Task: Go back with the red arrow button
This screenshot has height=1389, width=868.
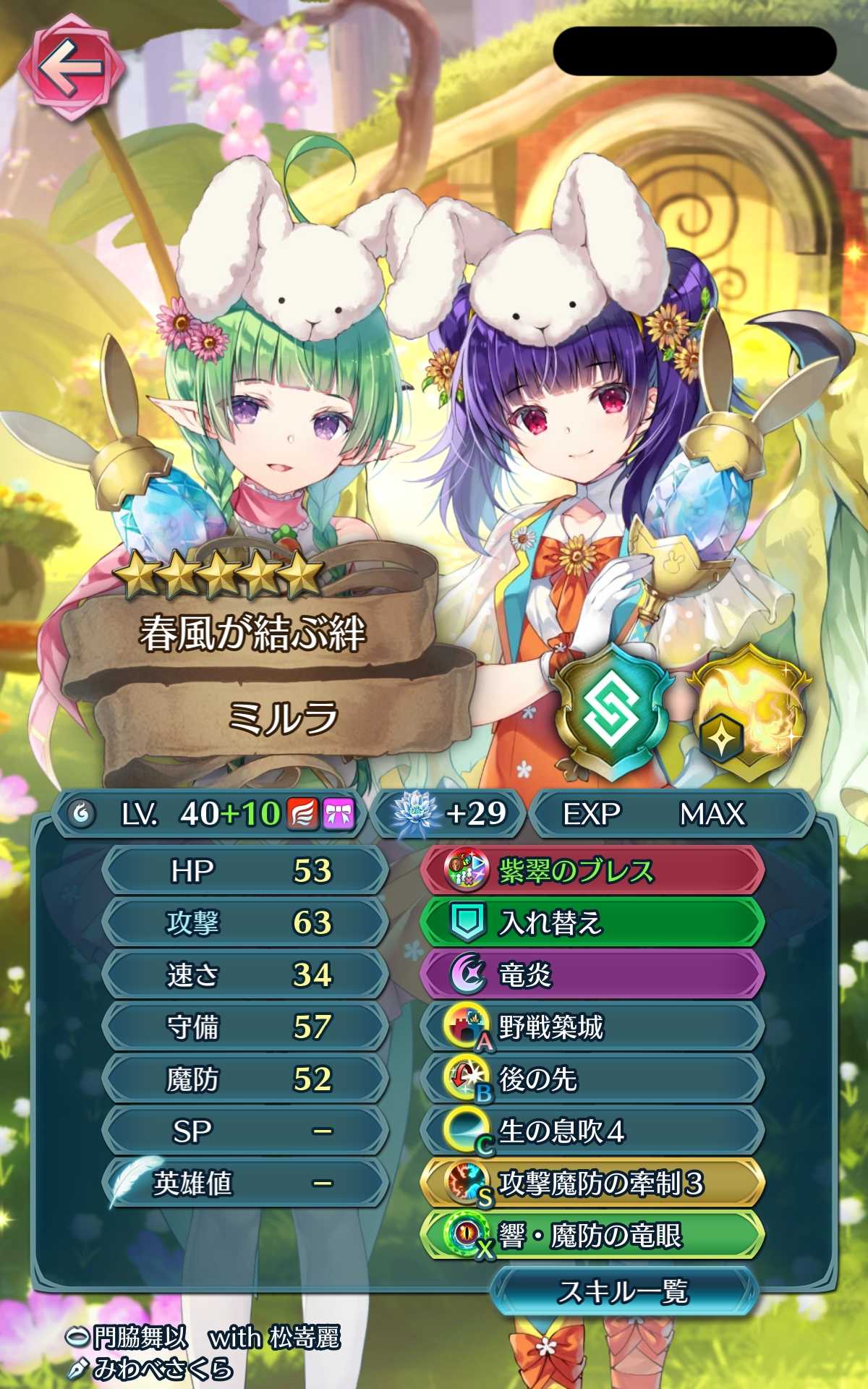Action: [71, 70]
